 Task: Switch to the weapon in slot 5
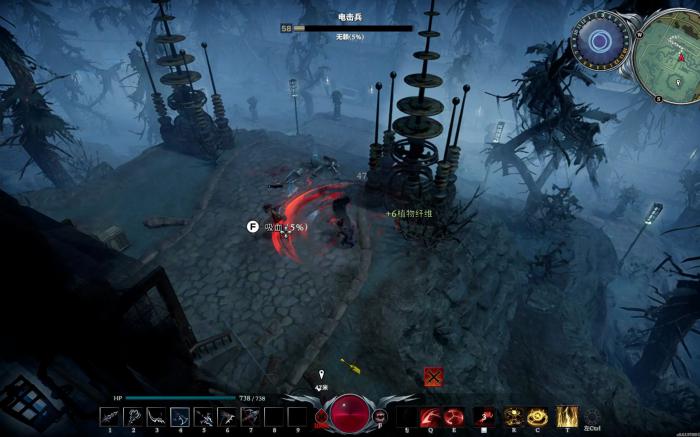point(203,416)
